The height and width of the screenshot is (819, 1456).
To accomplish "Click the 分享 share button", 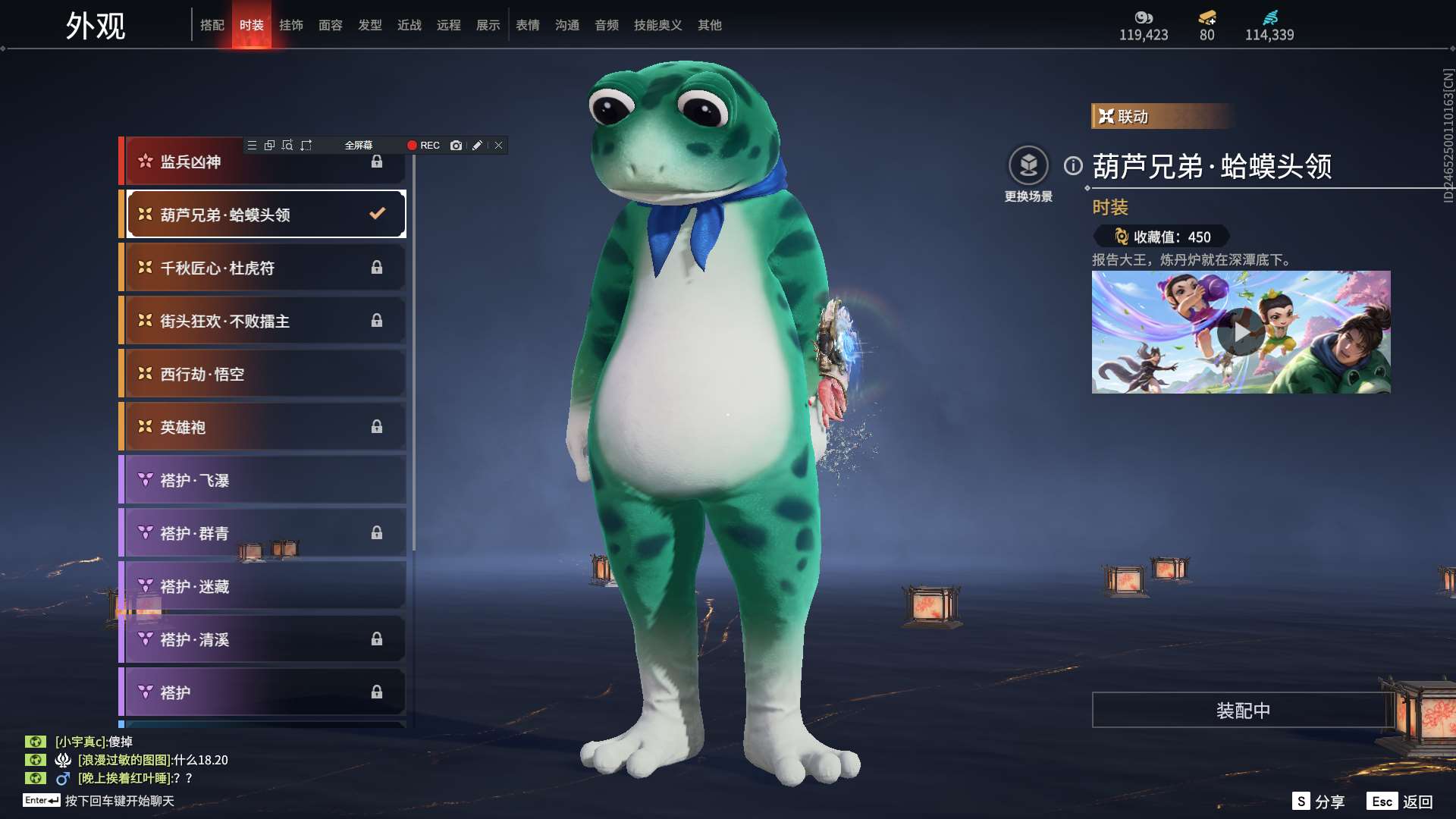I will coord(1319,802).
